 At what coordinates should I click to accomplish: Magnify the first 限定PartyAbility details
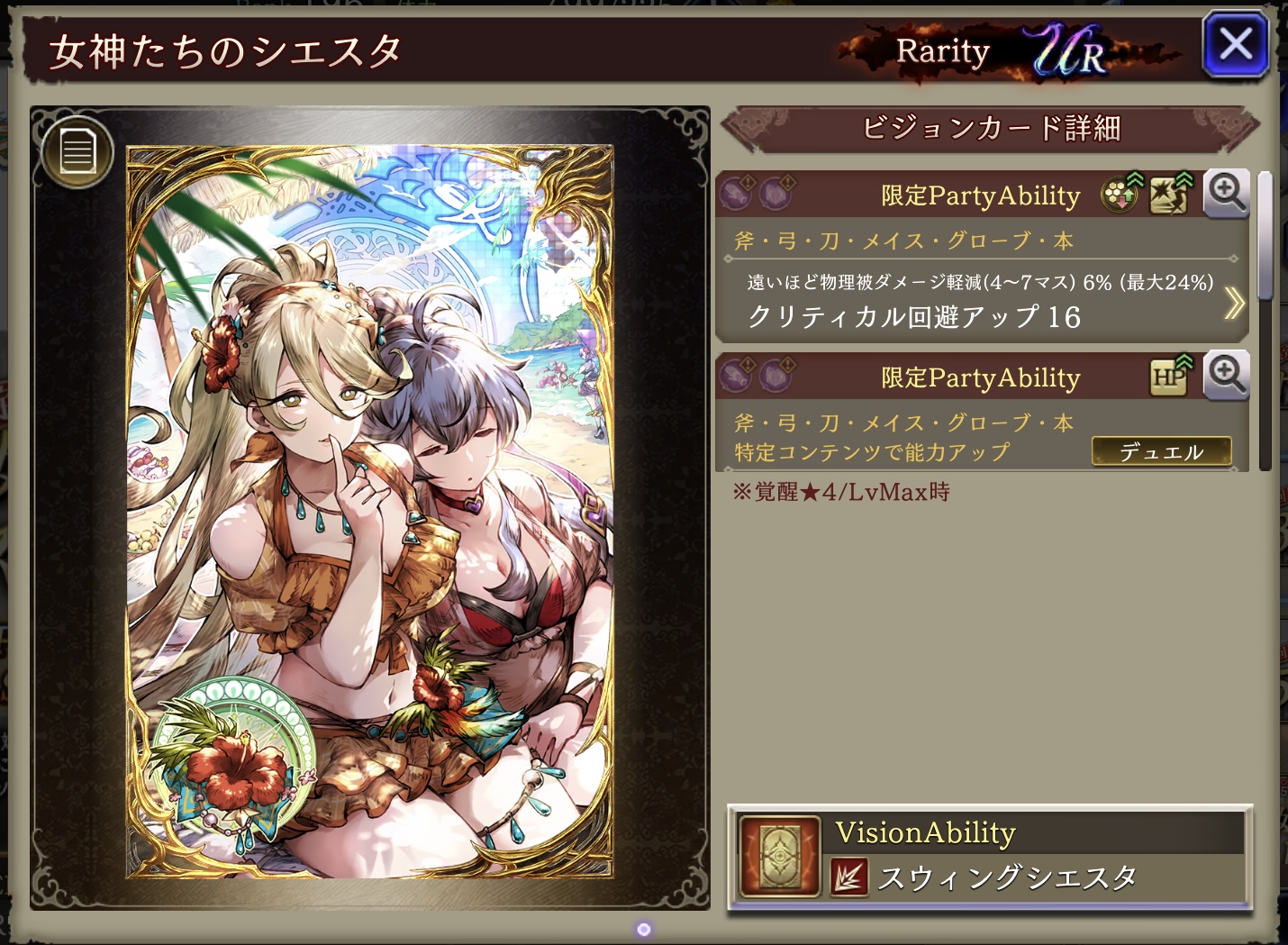[1227, 193]
